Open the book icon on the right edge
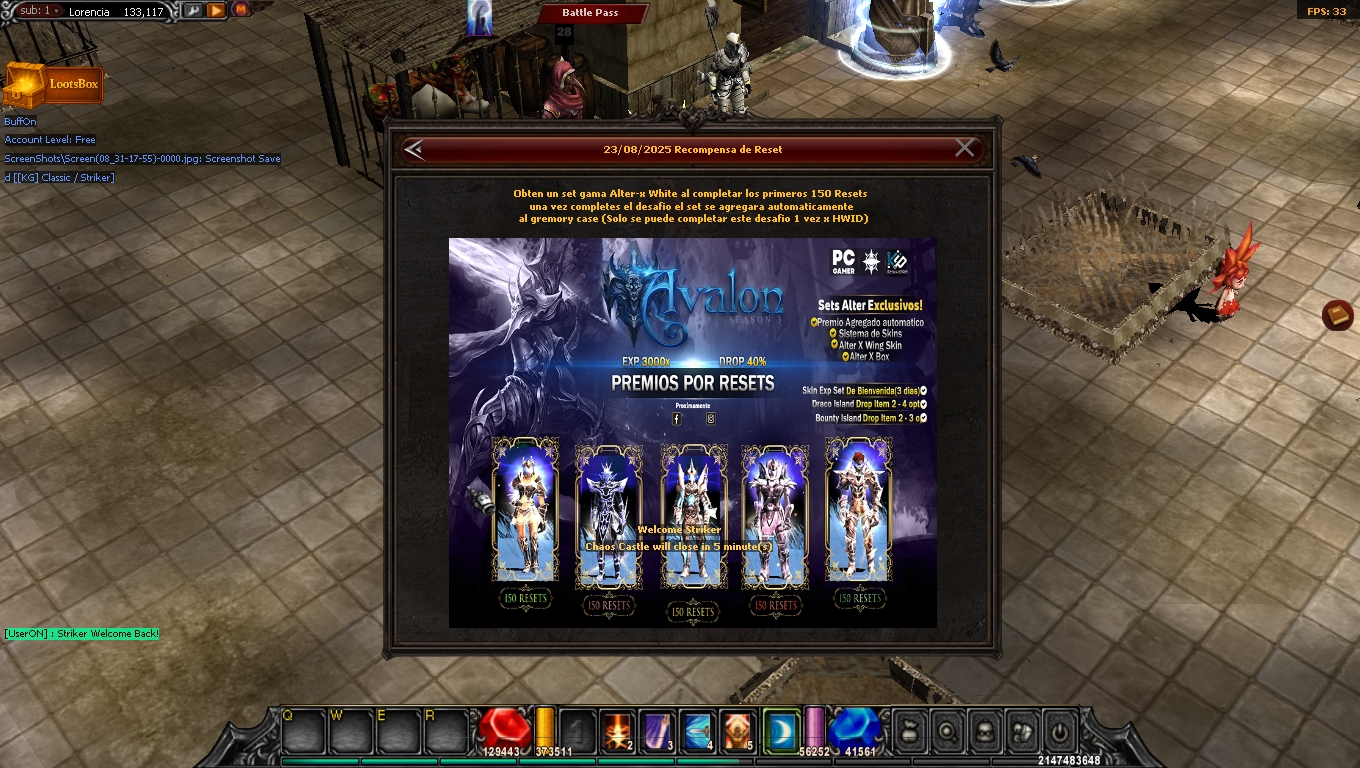1360x768 pixels. coord(1337,316)
